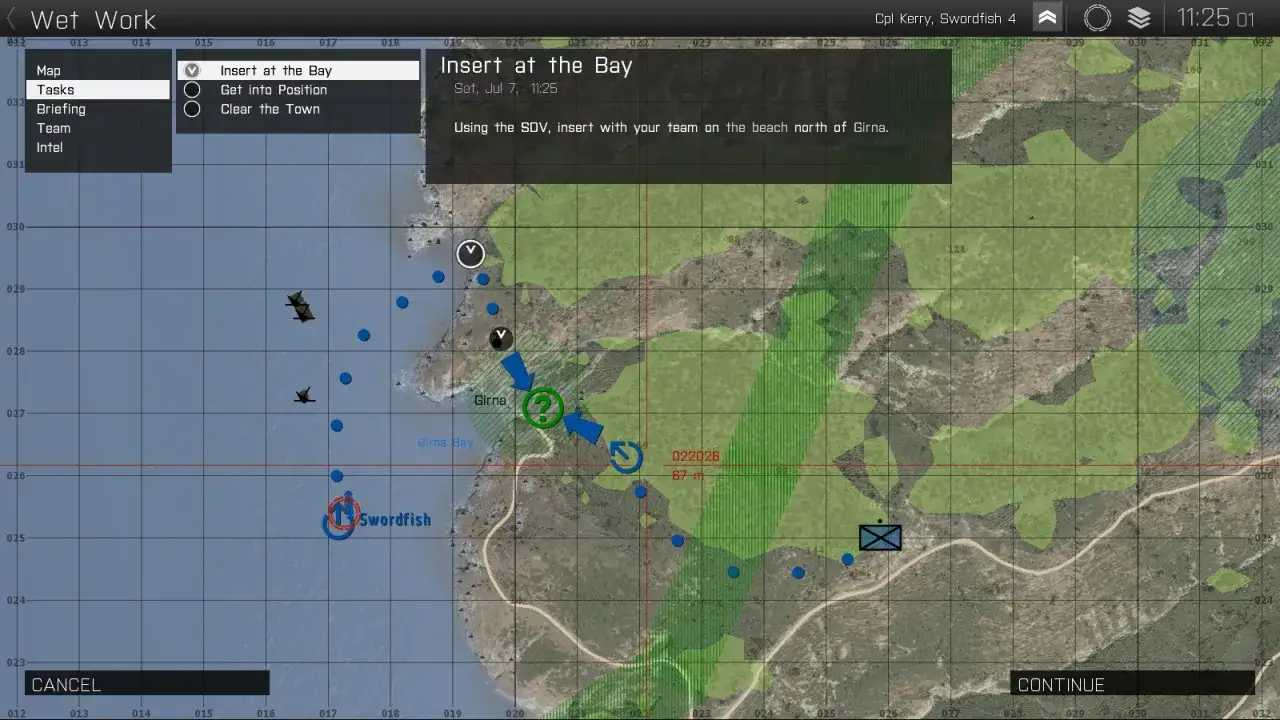Click the highlighted double-chevron icon near the clock

click(x=1046, y=17)
